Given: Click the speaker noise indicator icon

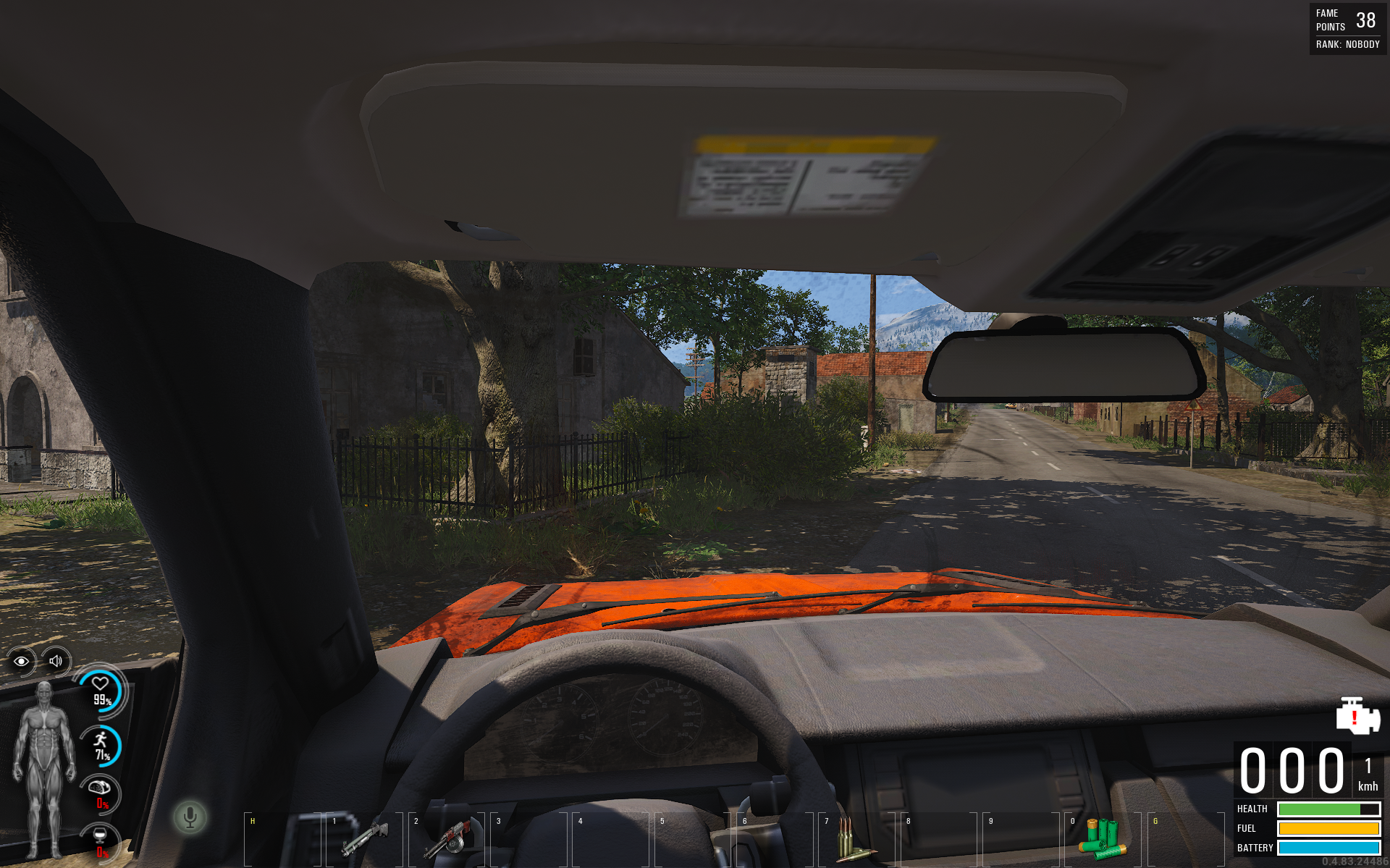Looking at the screenshot, I should 56,660.
